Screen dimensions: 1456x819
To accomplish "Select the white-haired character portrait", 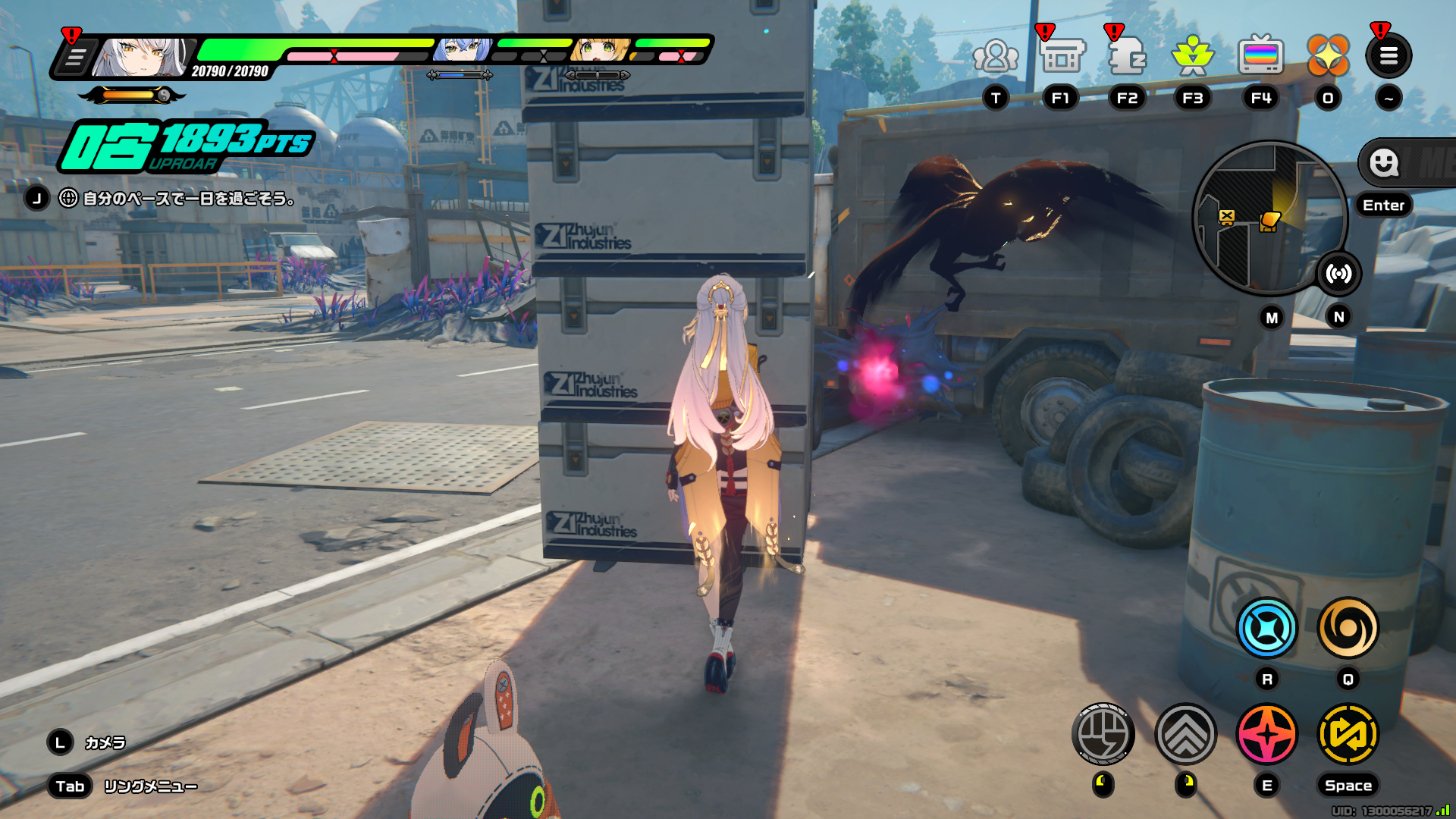I will pos(143,58).
